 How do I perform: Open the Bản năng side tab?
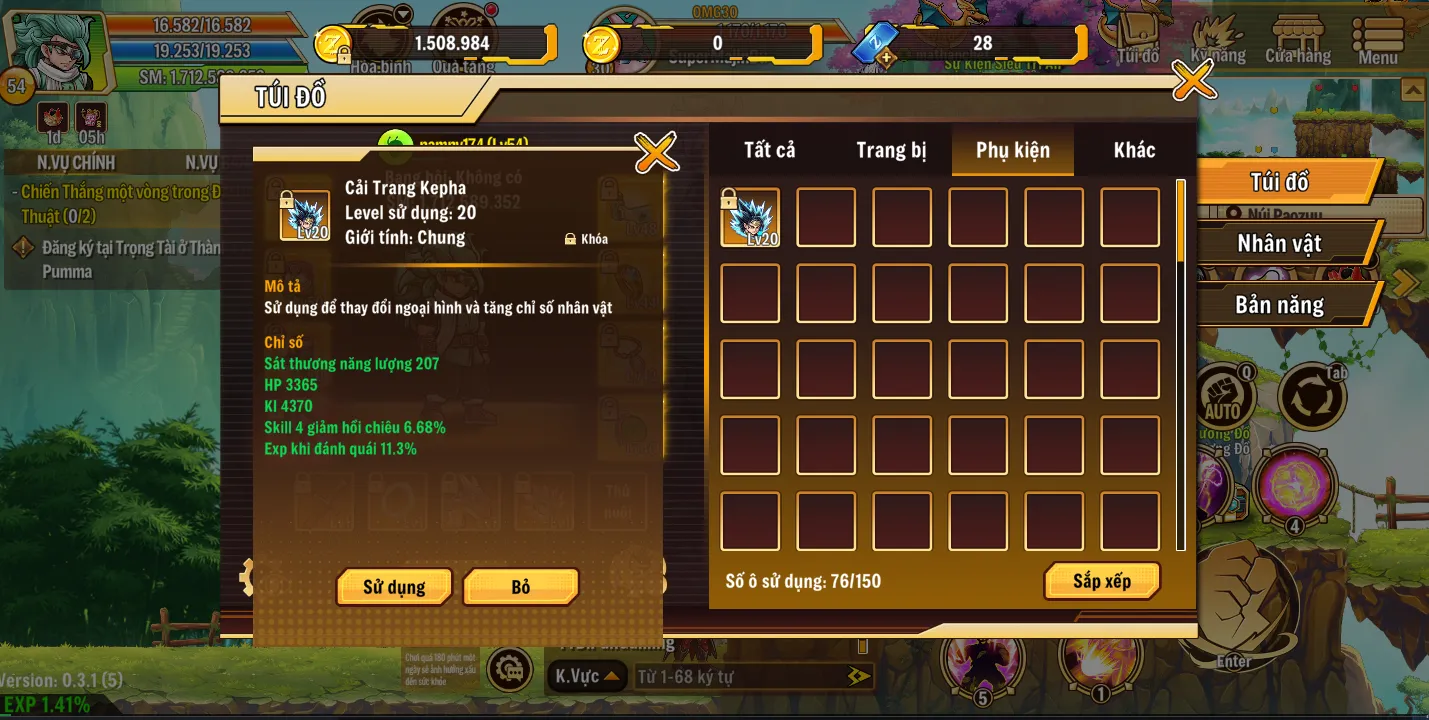click(1279, 305)
